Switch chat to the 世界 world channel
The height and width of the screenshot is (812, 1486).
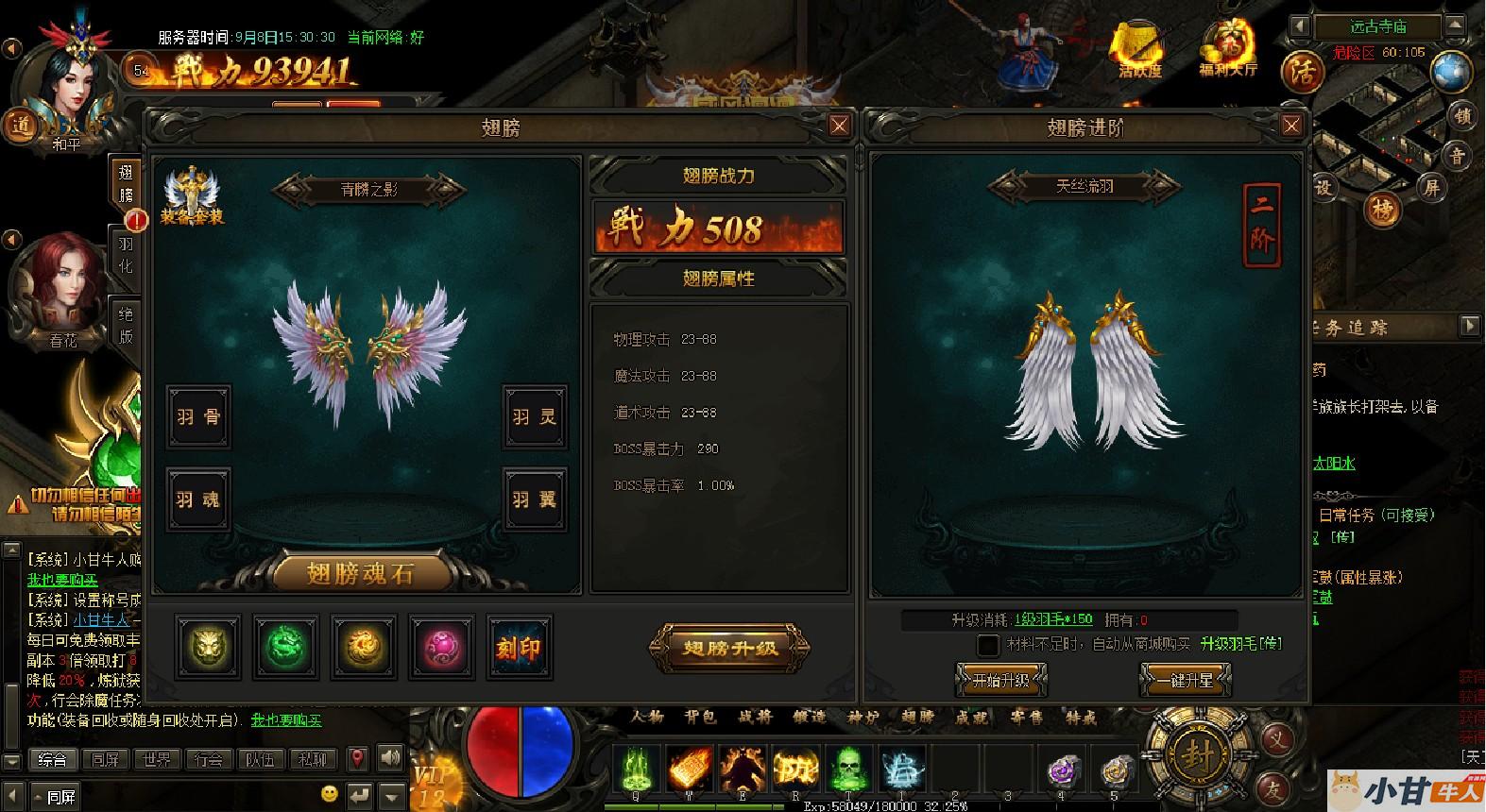pos(157,759)
